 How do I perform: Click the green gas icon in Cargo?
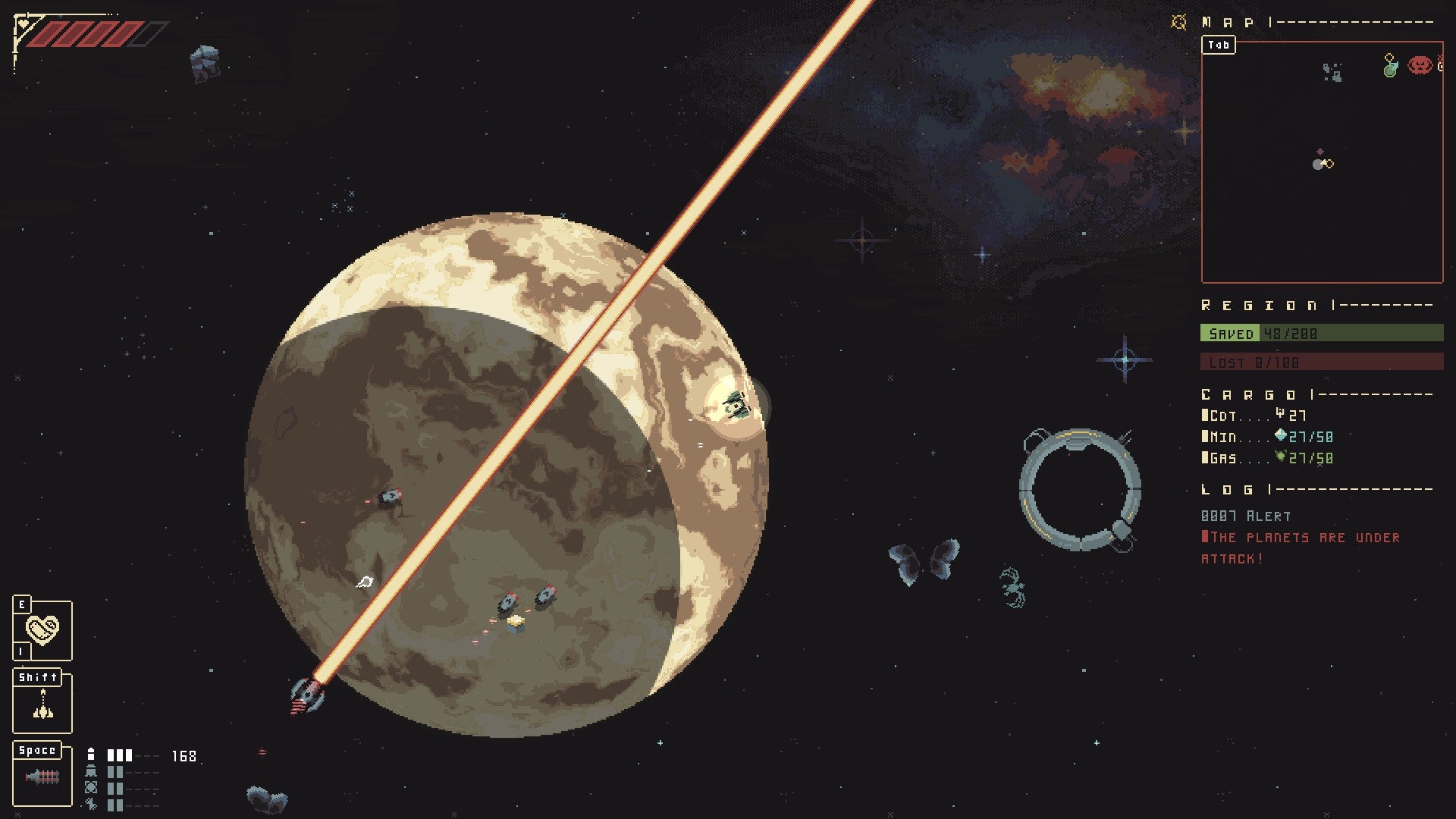coord(1279,458)
